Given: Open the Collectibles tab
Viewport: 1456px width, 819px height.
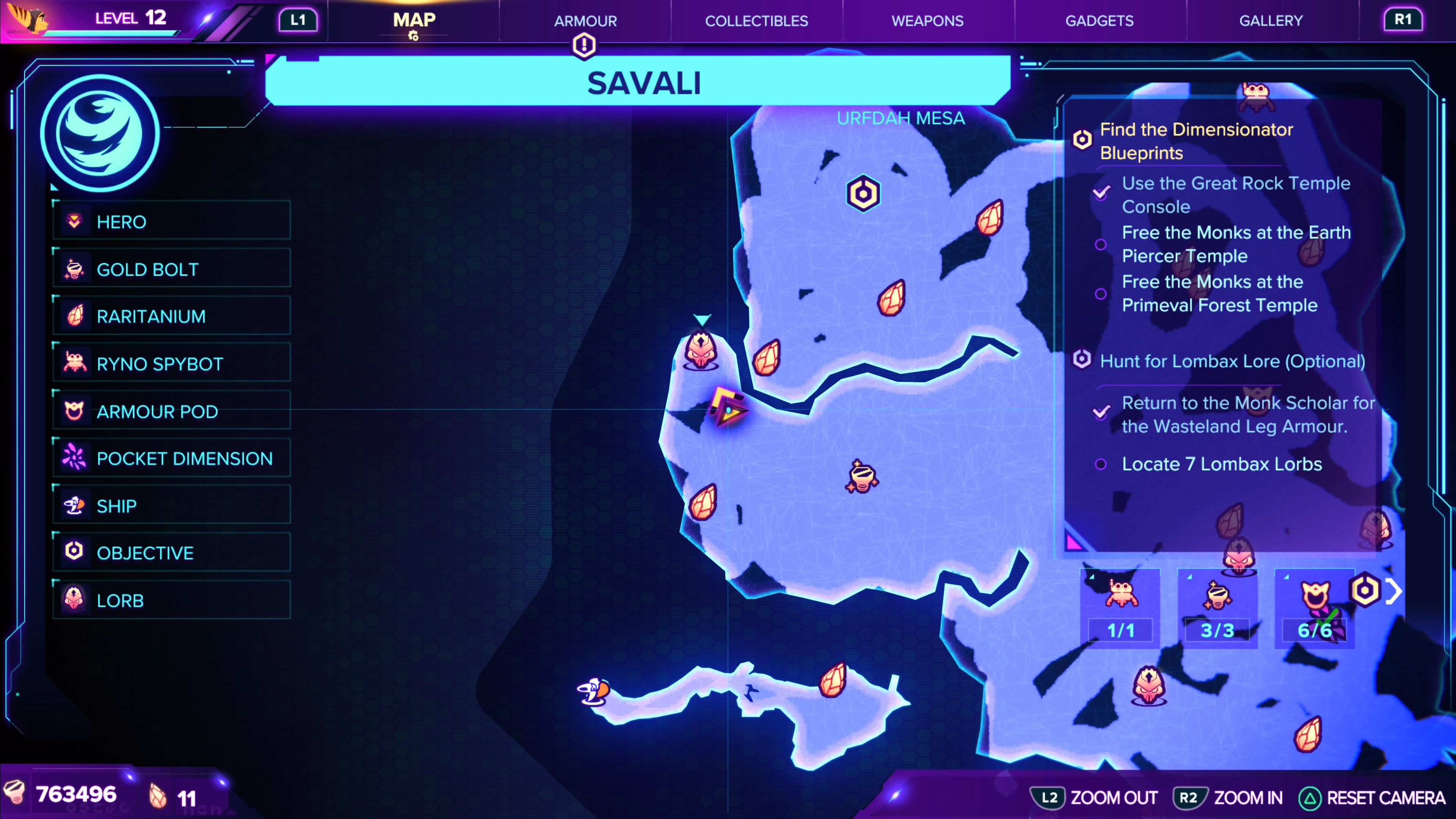Looking at the screenshot, I should tap(756, 21).
